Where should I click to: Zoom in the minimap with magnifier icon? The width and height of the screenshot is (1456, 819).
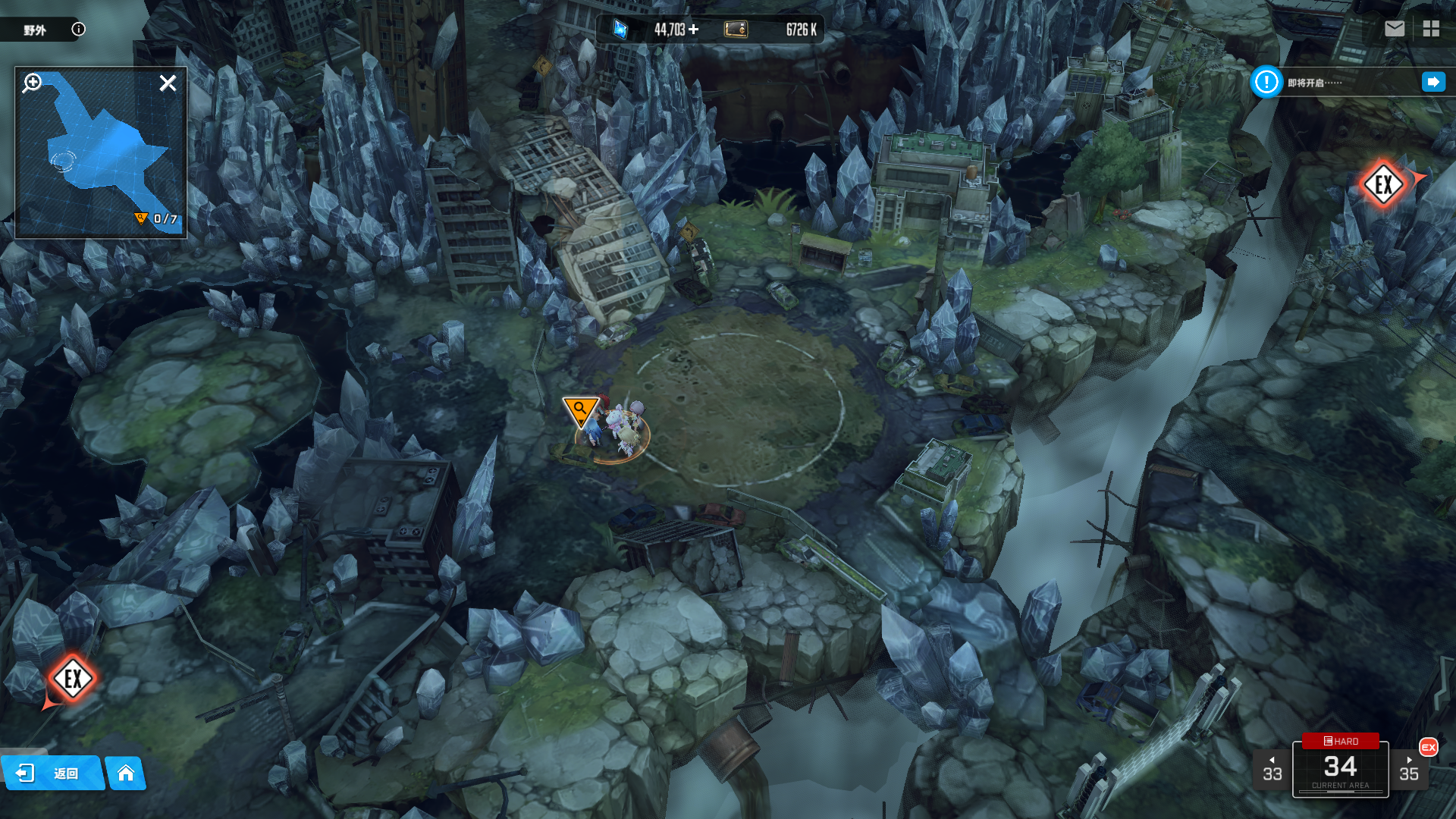[x=32, y=83]
